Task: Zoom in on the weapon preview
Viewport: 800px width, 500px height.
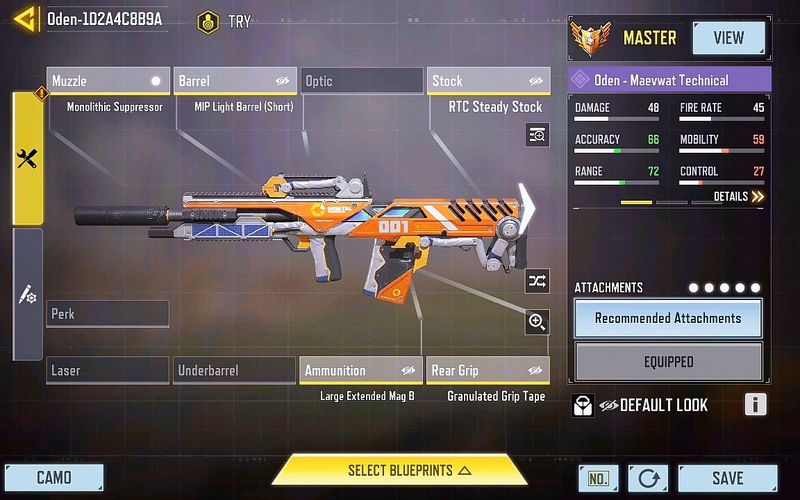Action: click(537, 321)
